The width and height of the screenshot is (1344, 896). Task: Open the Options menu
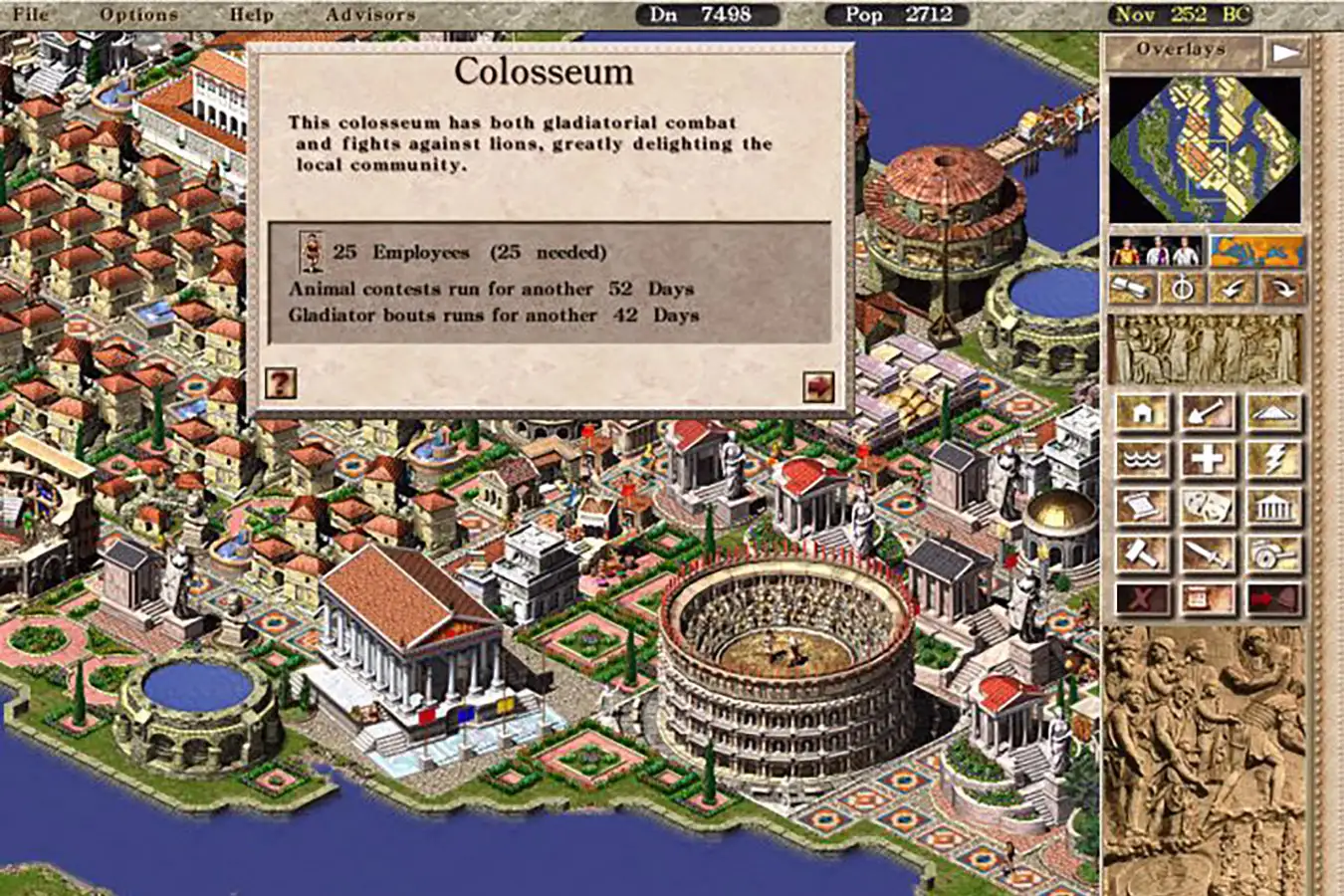coord(138,14)
